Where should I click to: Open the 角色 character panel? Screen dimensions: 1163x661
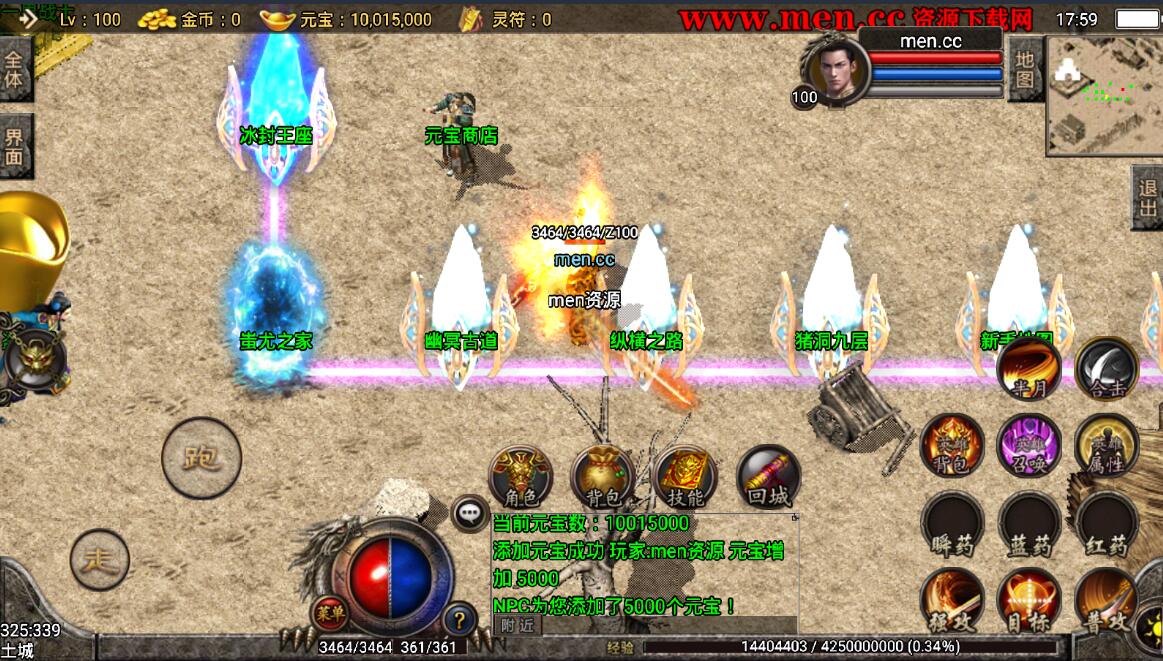coord(520,477)
